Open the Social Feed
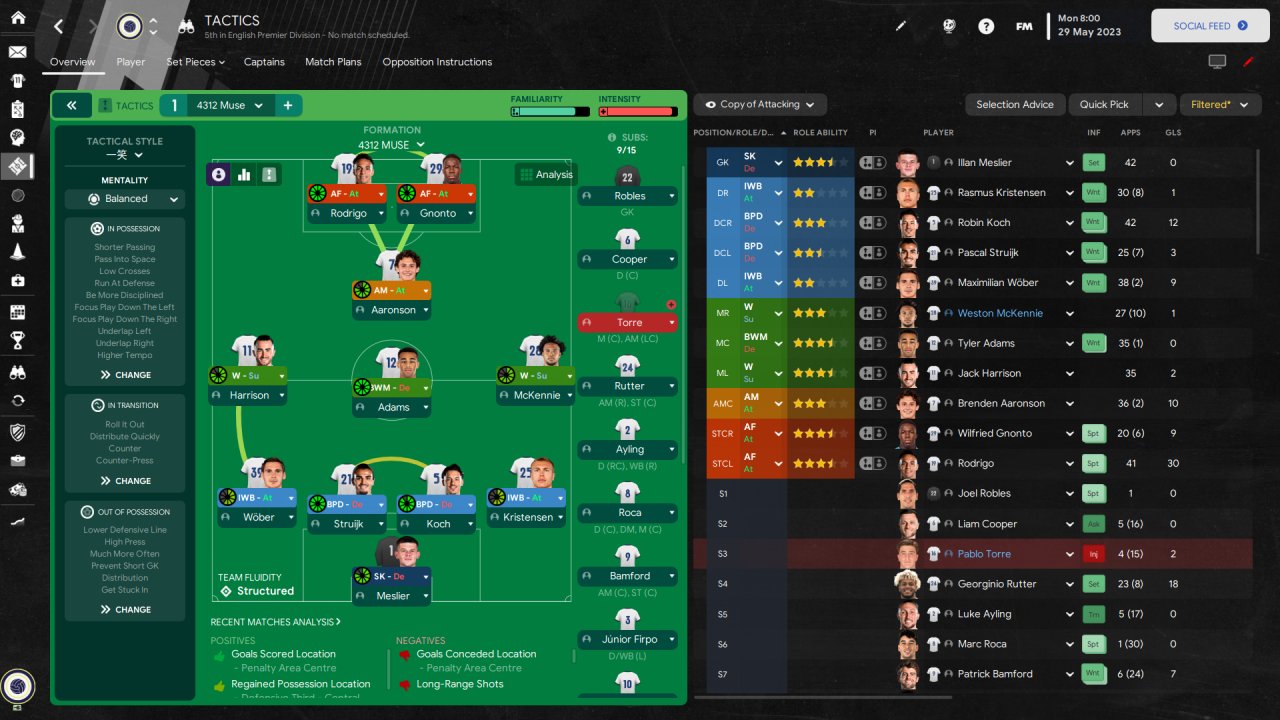1280x720 pixels. (x=1210, y=26)
